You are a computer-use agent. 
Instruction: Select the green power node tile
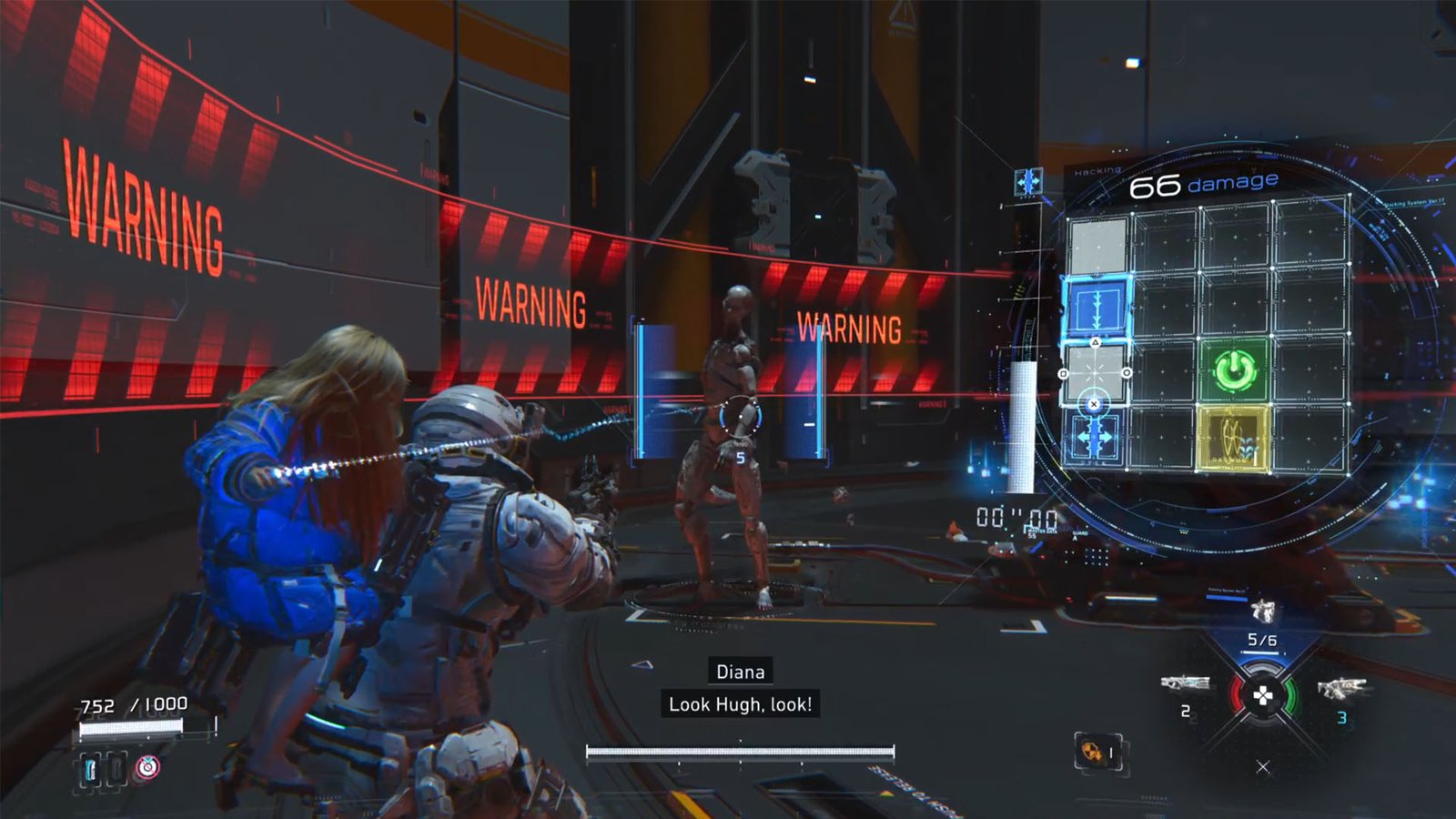click(1234, 369)
